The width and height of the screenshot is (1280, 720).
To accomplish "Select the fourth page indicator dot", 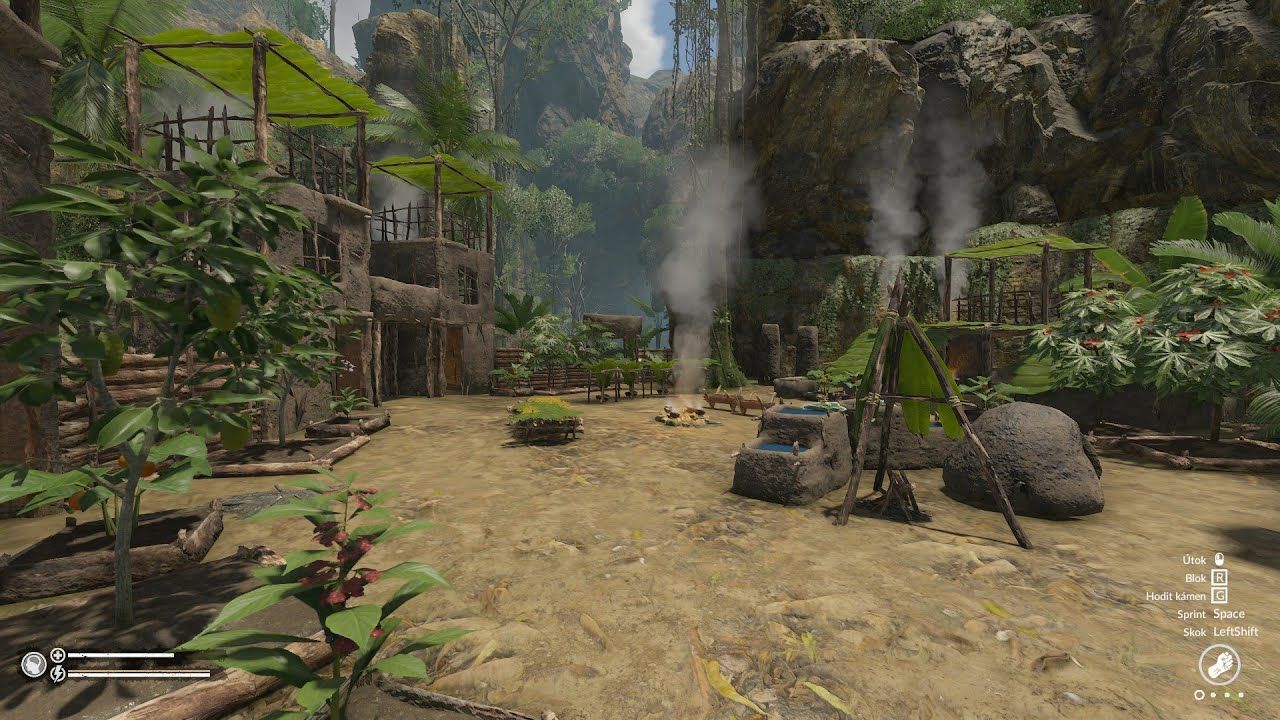I will click(1240, 694).
